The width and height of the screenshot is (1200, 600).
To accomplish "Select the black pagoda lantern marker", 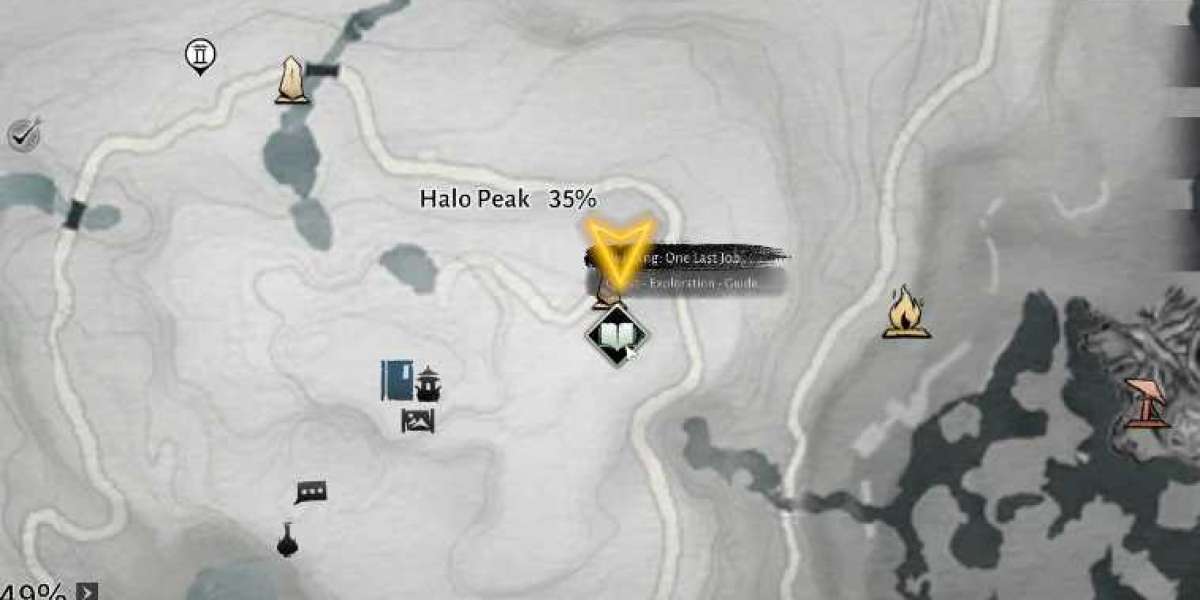I will tap(428, 383).
